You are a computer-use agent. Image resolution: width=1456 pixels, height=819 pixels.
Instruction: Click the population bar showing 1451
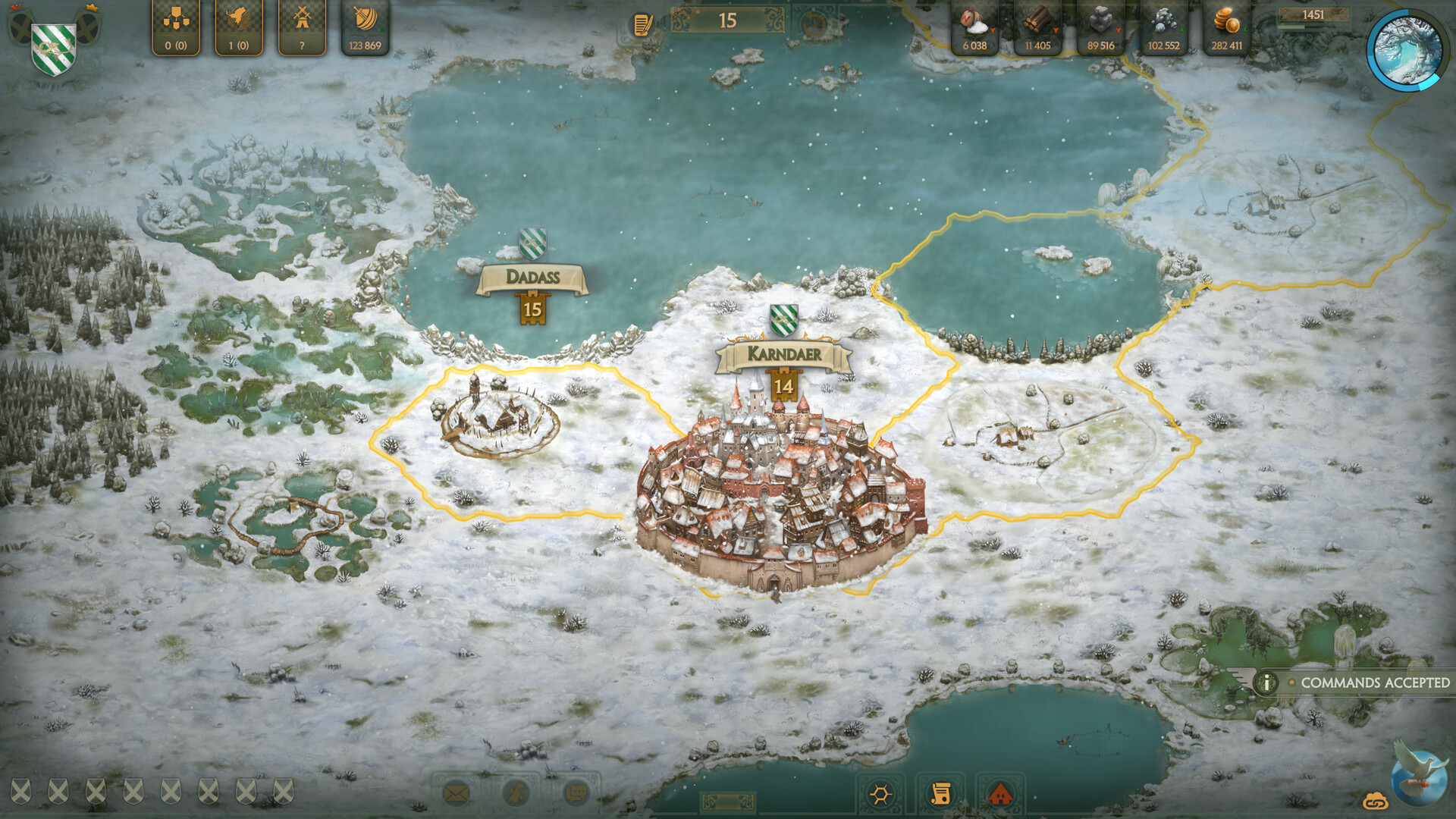pyautogui.click(x=1313, y=14)
